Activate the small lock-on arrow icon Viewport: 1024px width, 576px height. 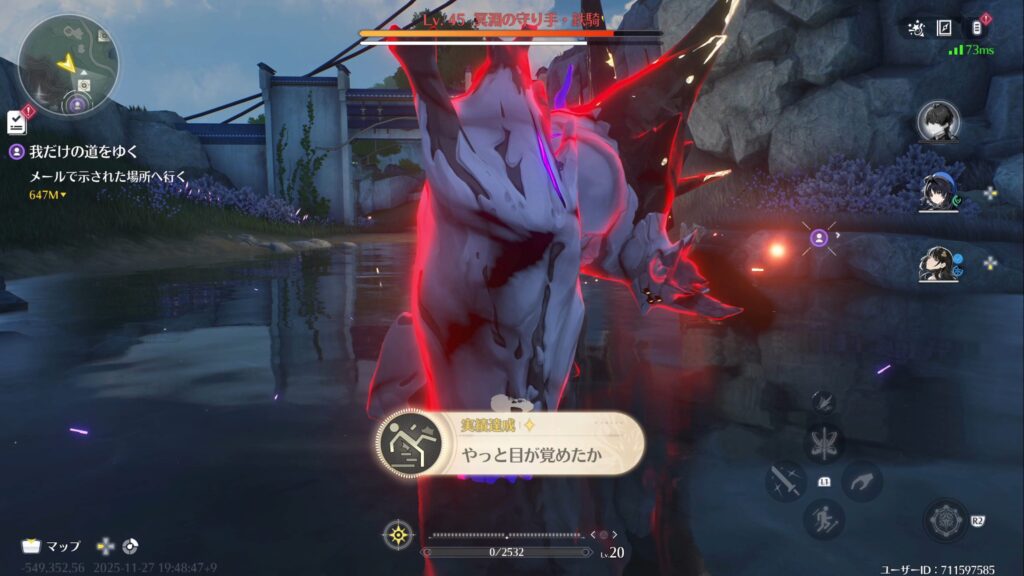tap(825, 402)
